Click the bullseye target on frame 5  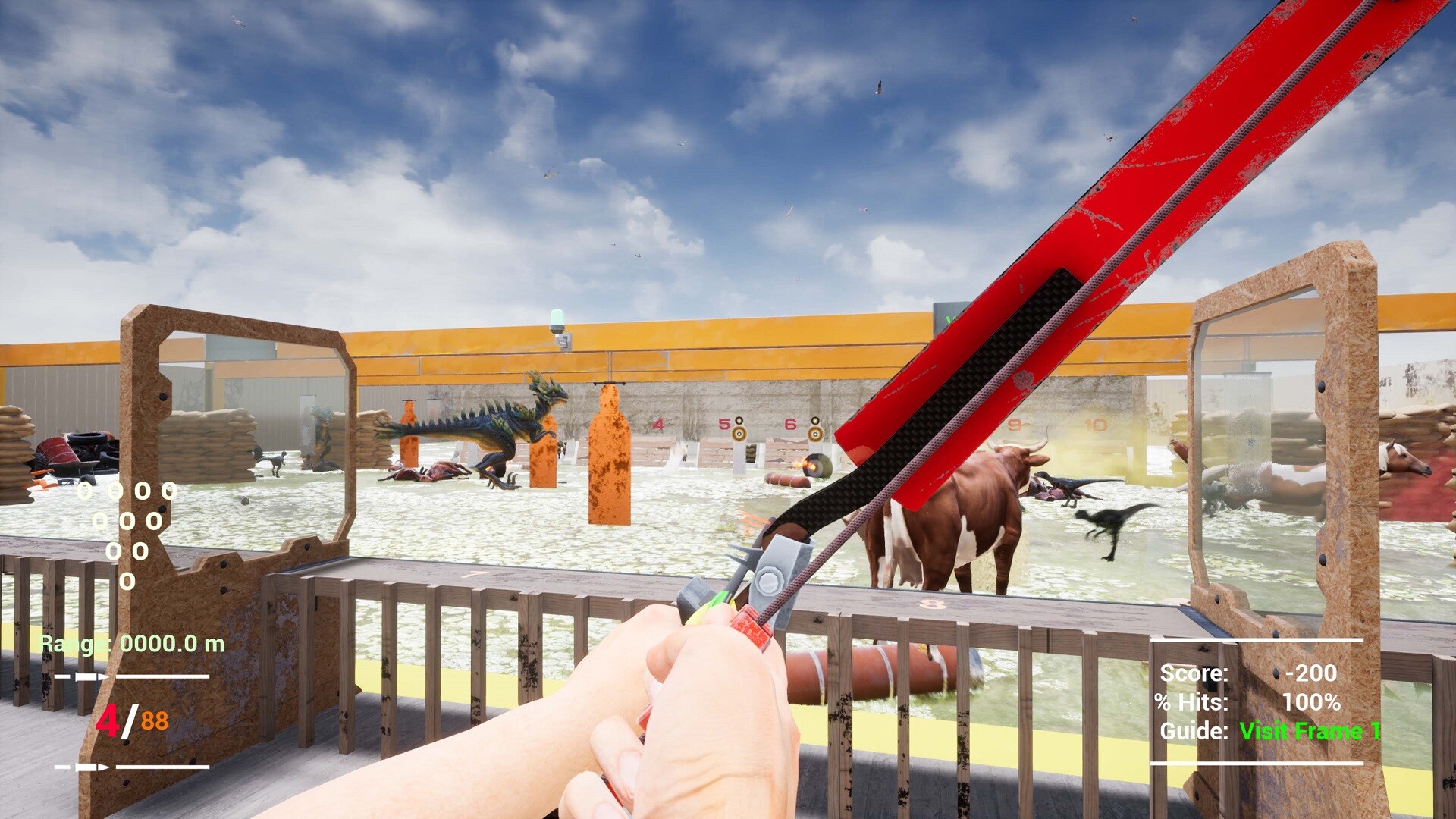740,434
